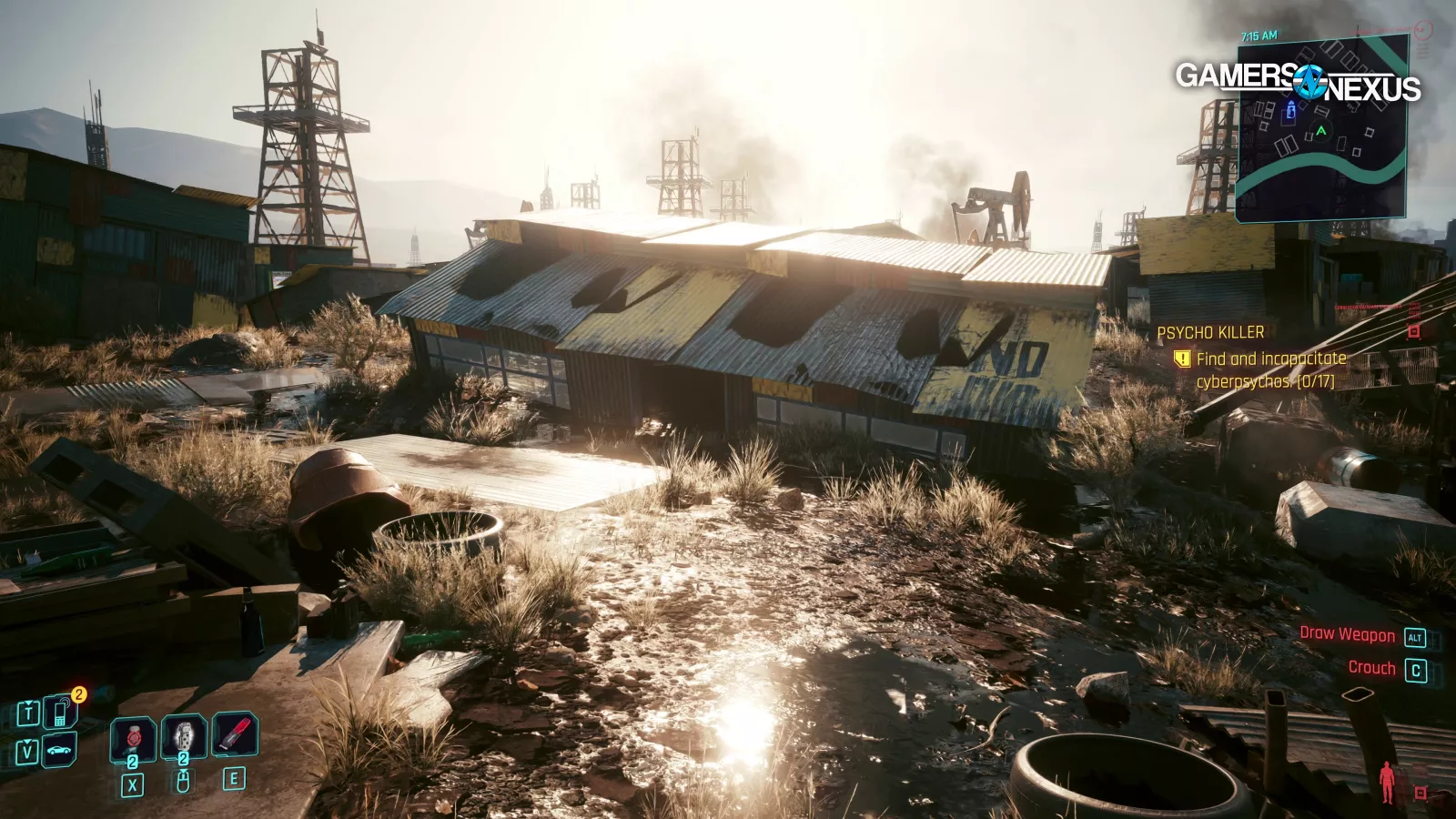Click the blue fast-travel marker on the minimap
Viewport: 1456px width, 819px height.
coord(1289,112)
